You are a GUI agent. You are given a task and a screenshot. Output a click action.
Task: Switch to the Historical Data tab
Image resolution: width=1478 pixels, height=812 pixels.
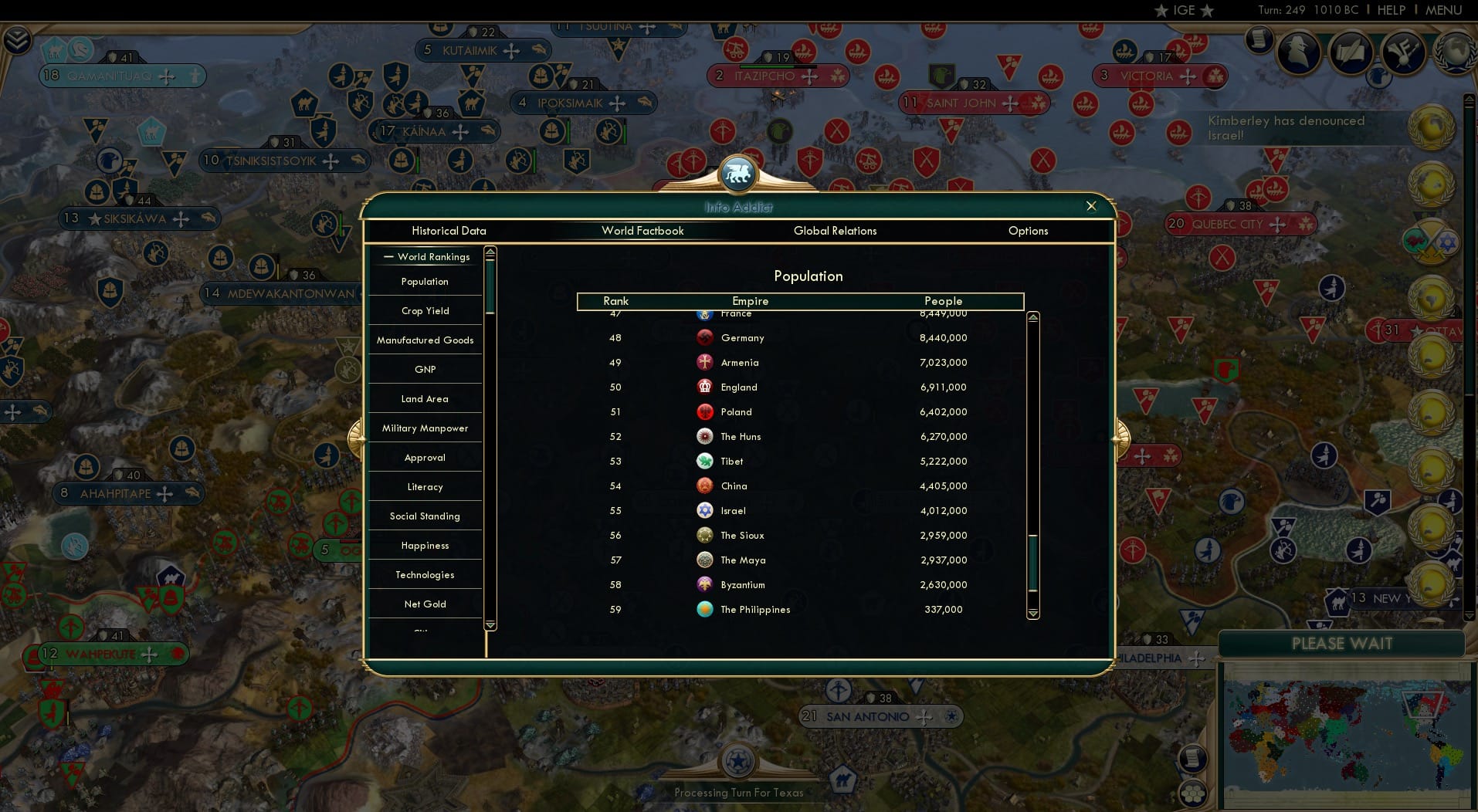(x=449, y=231)
